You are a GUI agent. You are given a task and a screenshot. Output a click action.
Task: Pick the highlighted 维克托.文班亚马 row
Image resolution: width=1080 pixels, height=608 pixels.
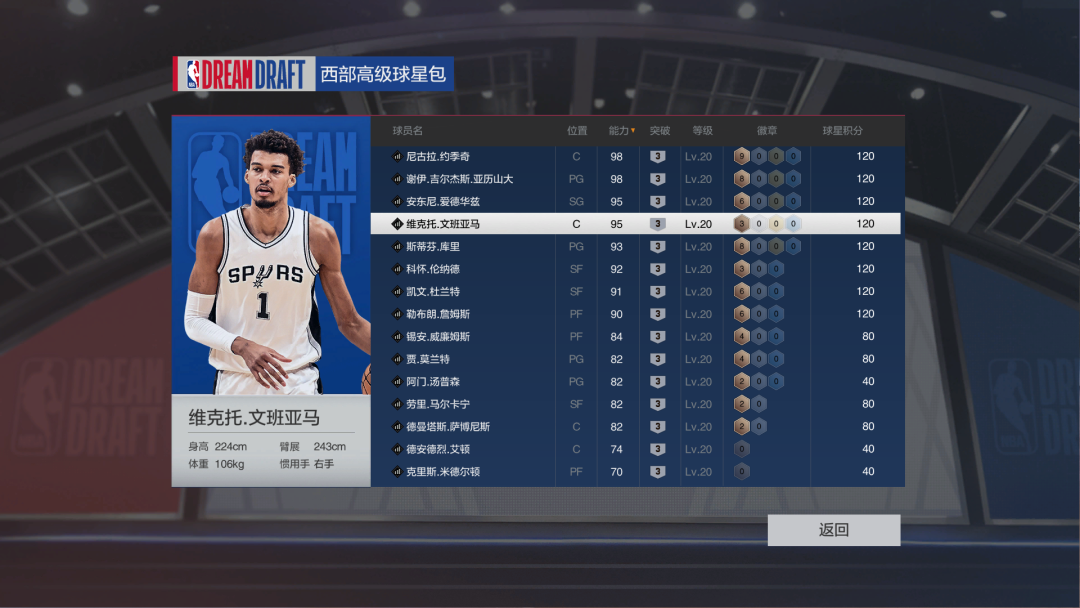pyautogui.click(x=443, y=224)
